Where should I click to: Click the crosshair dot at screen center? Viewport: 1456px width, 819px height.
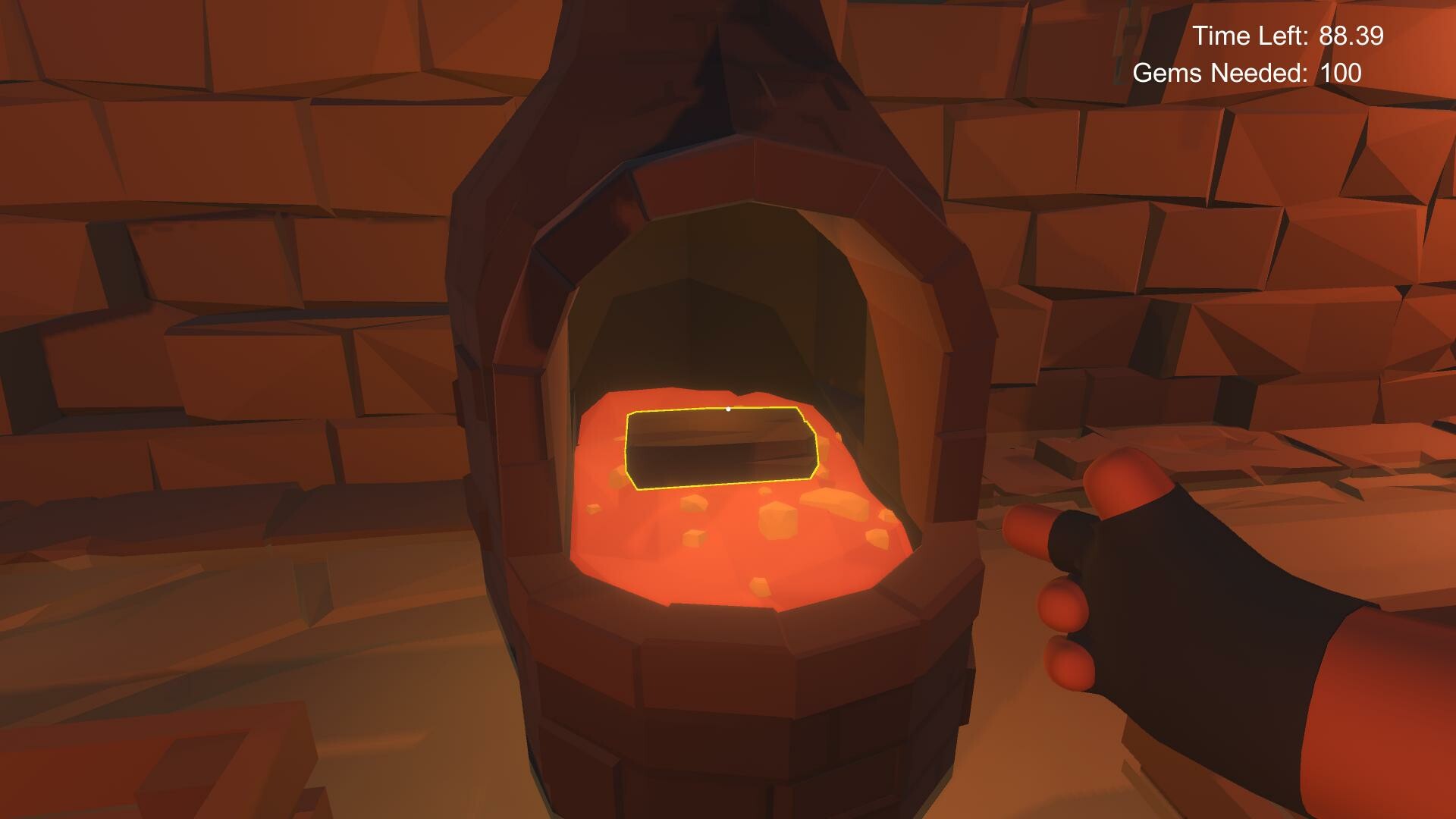(x=730, y=408)
